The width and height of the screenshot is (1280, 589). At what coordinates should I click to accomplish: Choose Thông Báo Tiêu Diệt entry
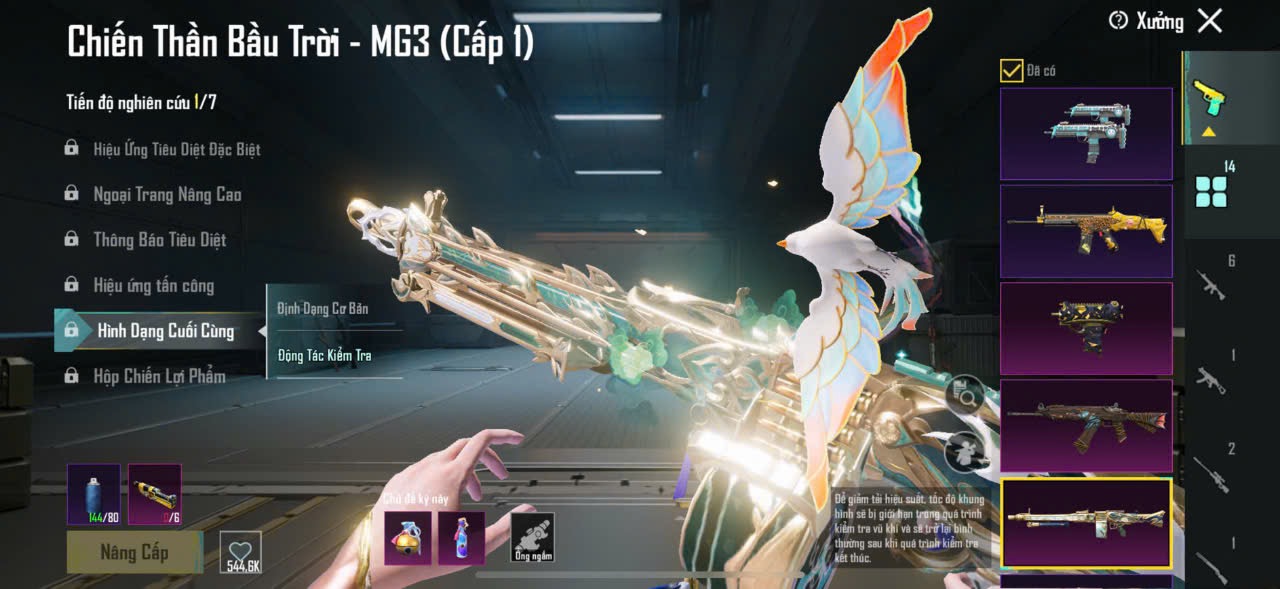point(159,240)
